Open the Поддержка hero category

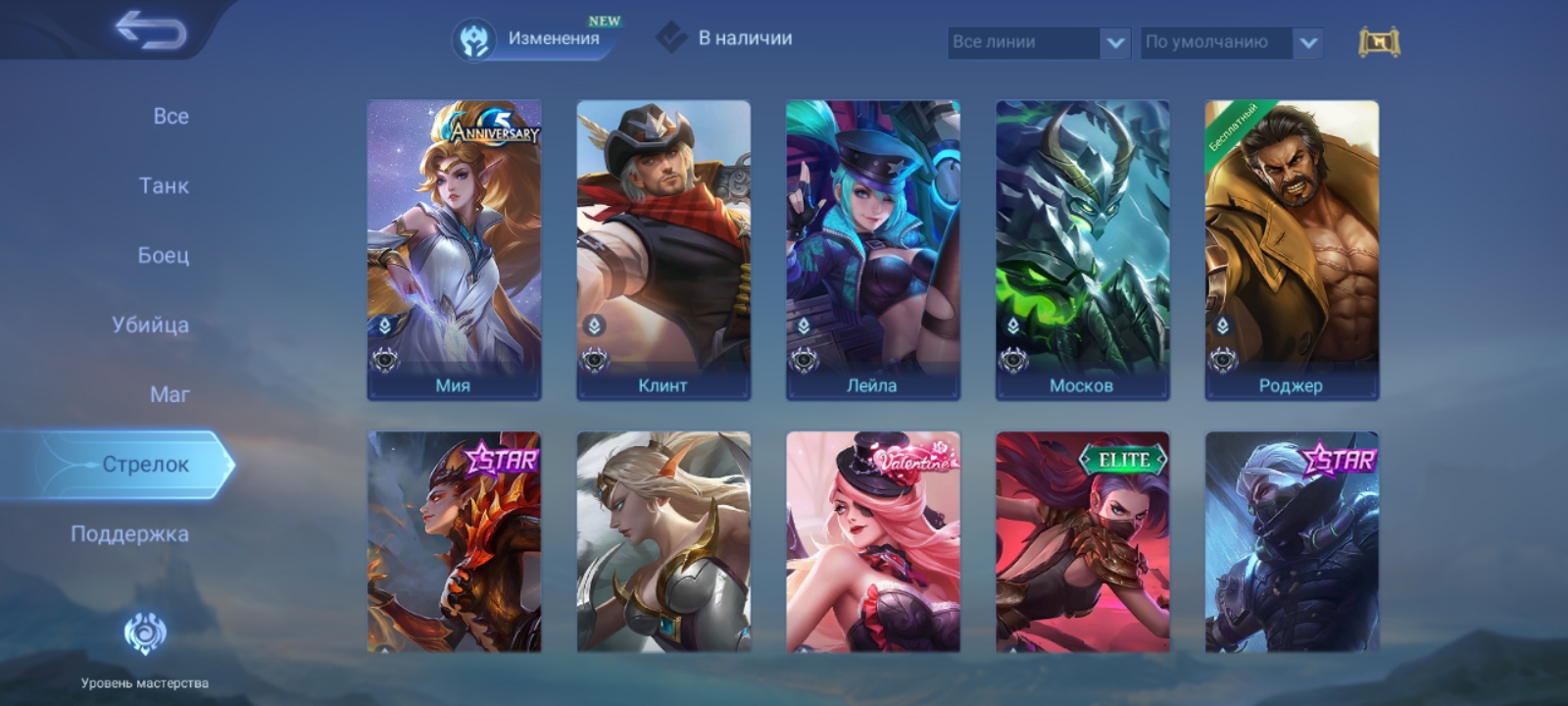coord(129,533)
